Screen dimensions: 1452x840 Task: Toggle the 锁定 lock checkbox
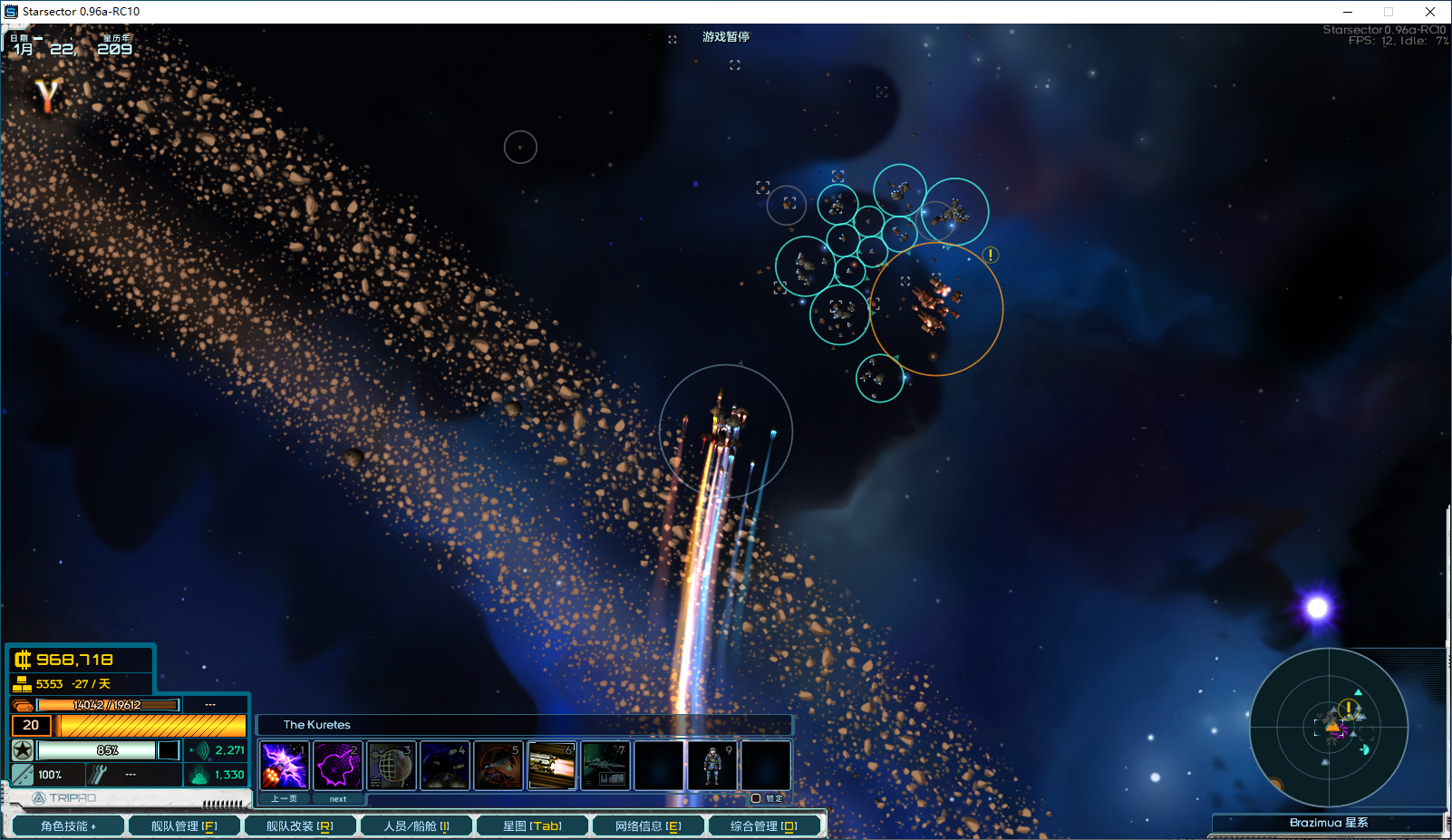pyautogui.click(x=756, y=798)
